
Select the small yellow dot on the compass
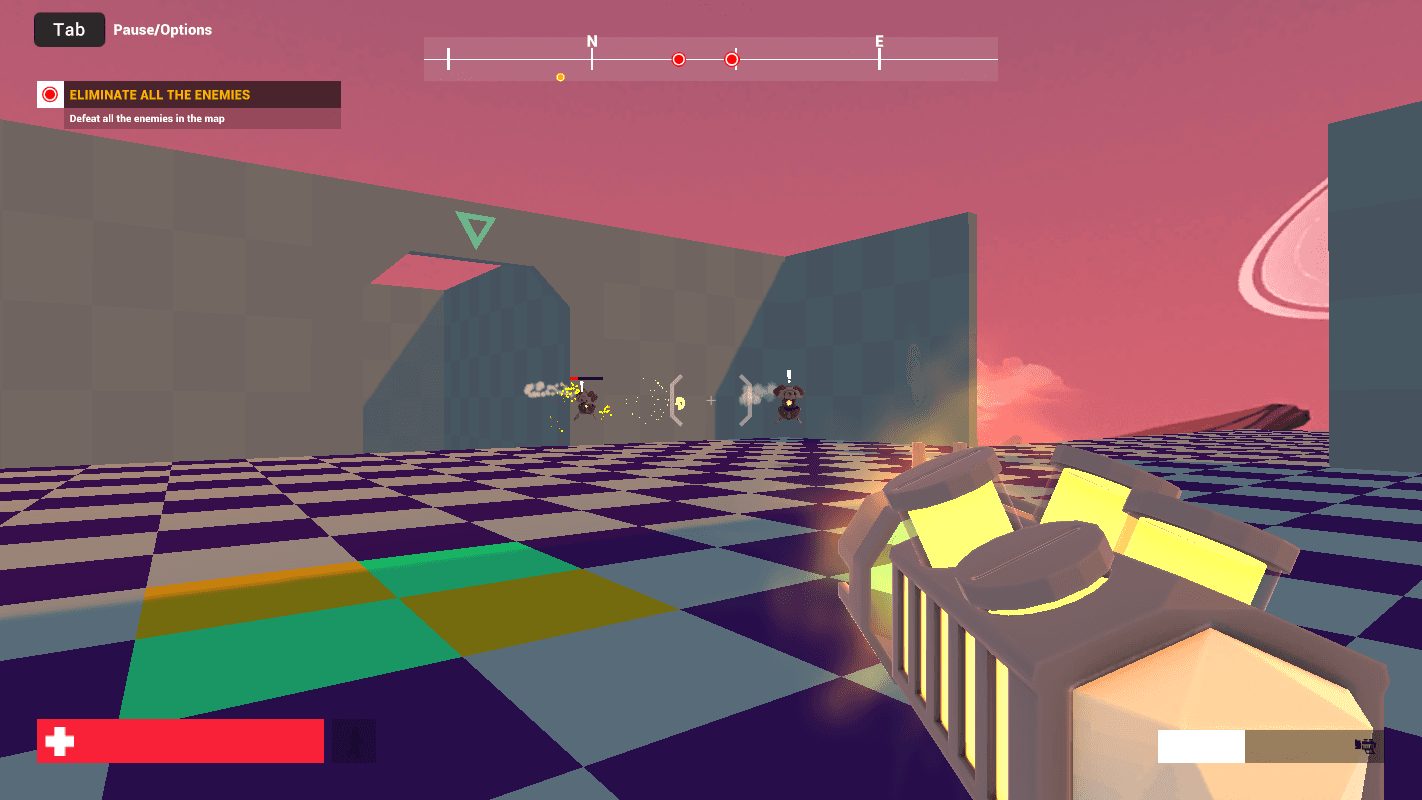tap(560, 77)
